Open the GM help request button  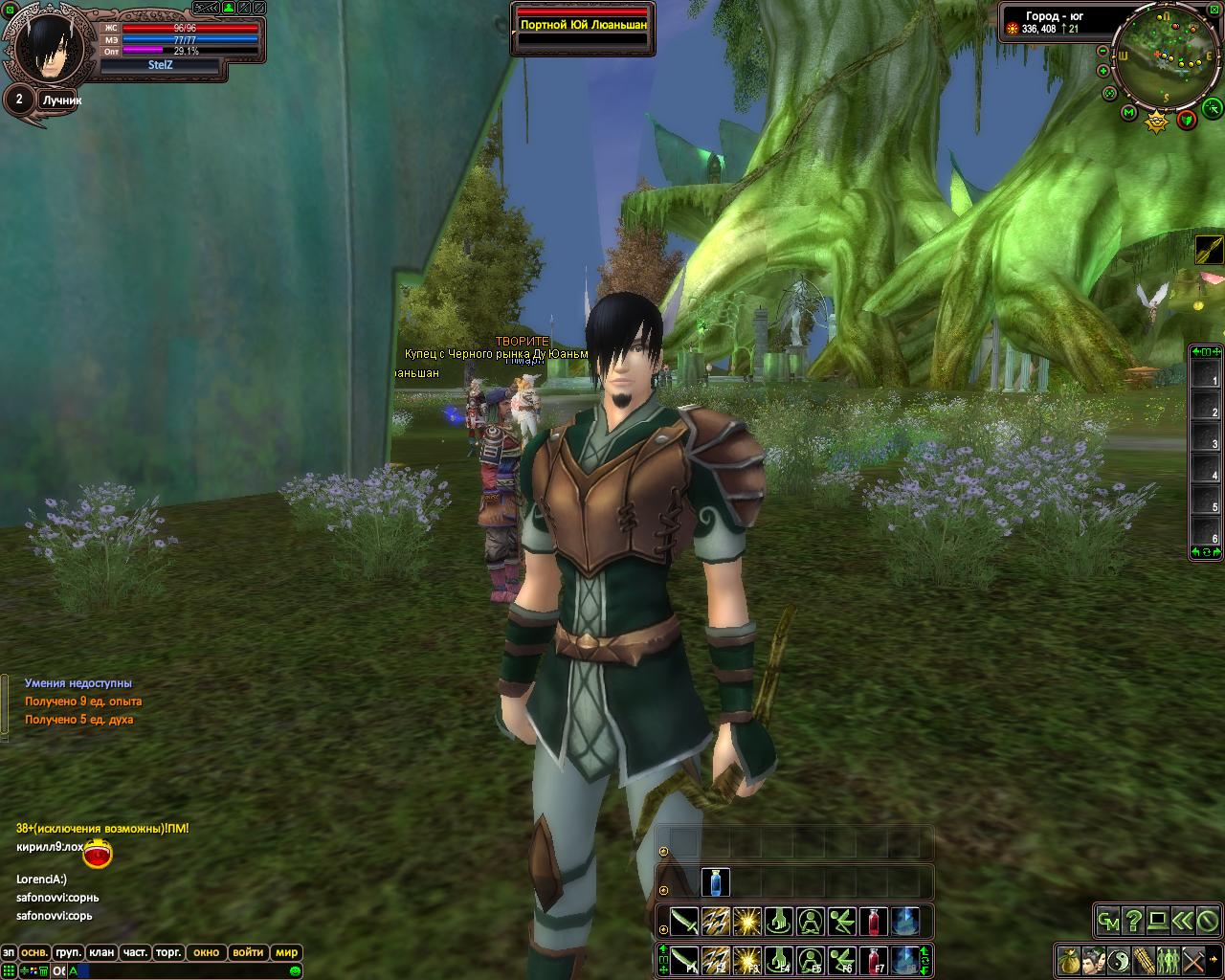pos(1108,921)
